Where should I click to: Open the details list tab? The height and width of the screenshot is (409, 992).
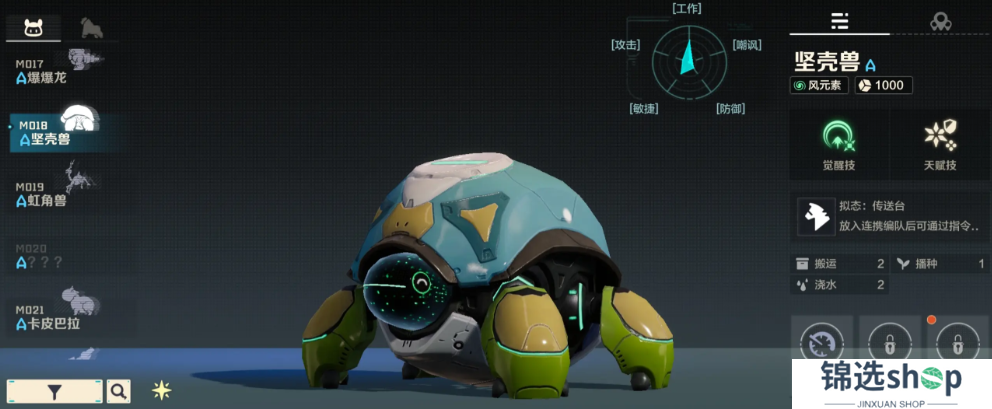tap(839, 21)
